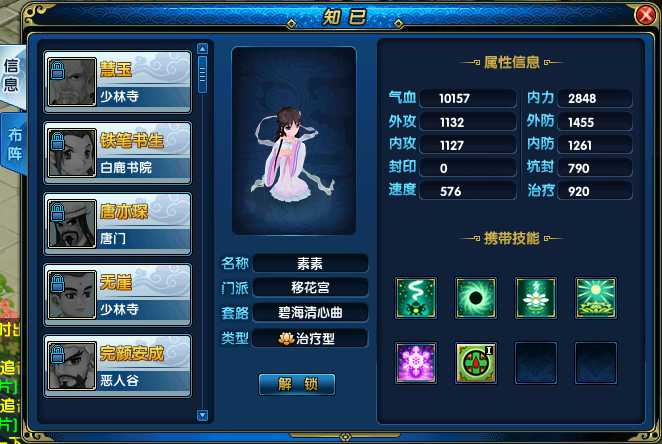Select the 完颜安成 companion entry
662x444 pixels.
[x=118, y=365]
